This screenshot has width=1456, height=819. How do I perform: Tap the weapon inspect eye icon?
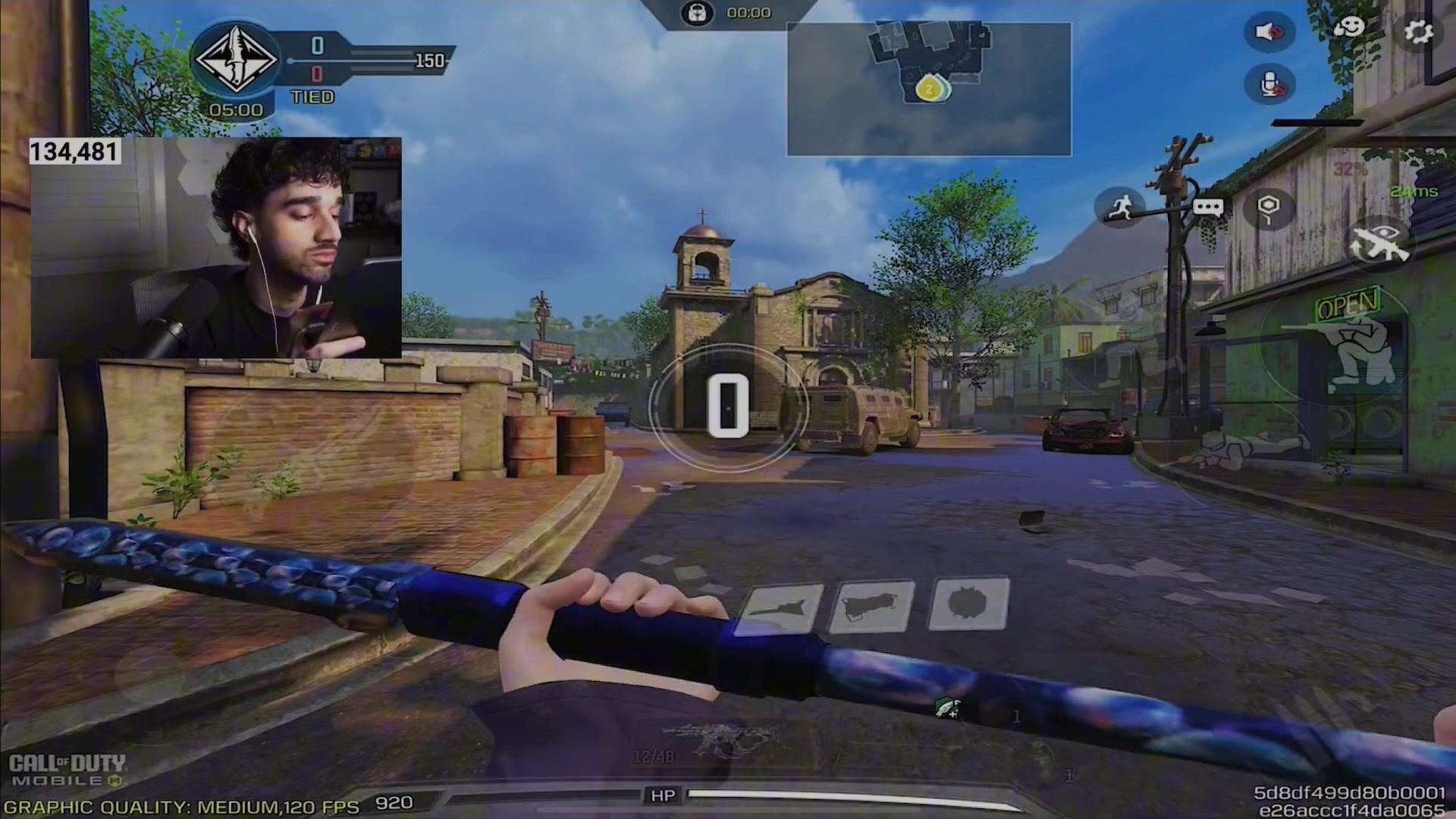[1376, 243]
